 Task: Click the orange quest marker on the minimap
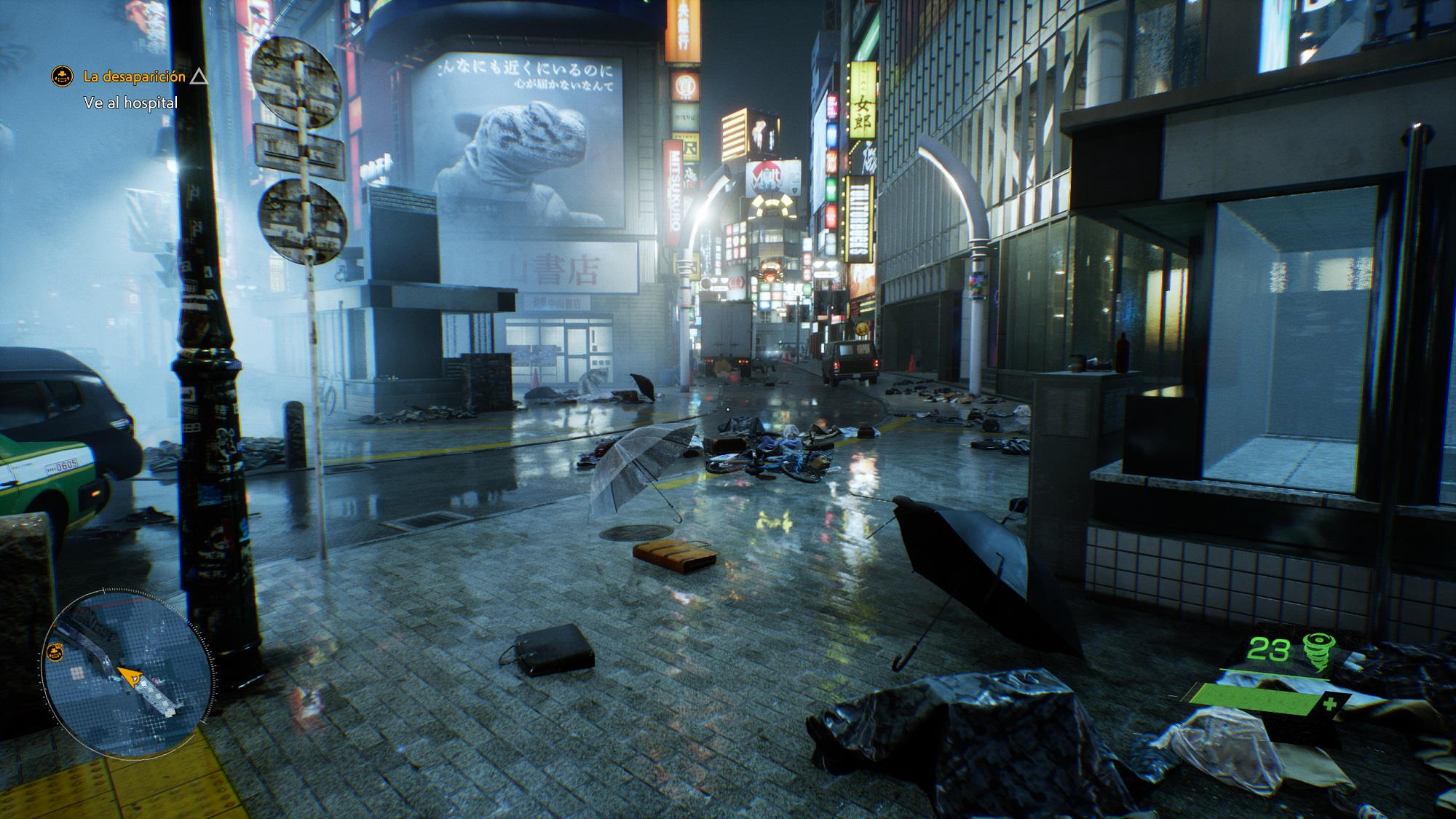[x=55, y=653]
